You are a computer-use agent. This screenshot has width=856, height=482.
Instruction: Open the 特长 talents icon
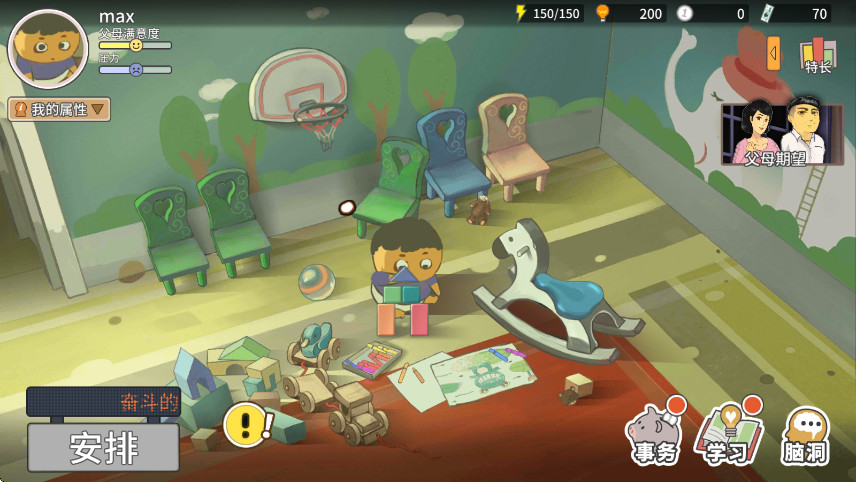(x=818, y=54)
